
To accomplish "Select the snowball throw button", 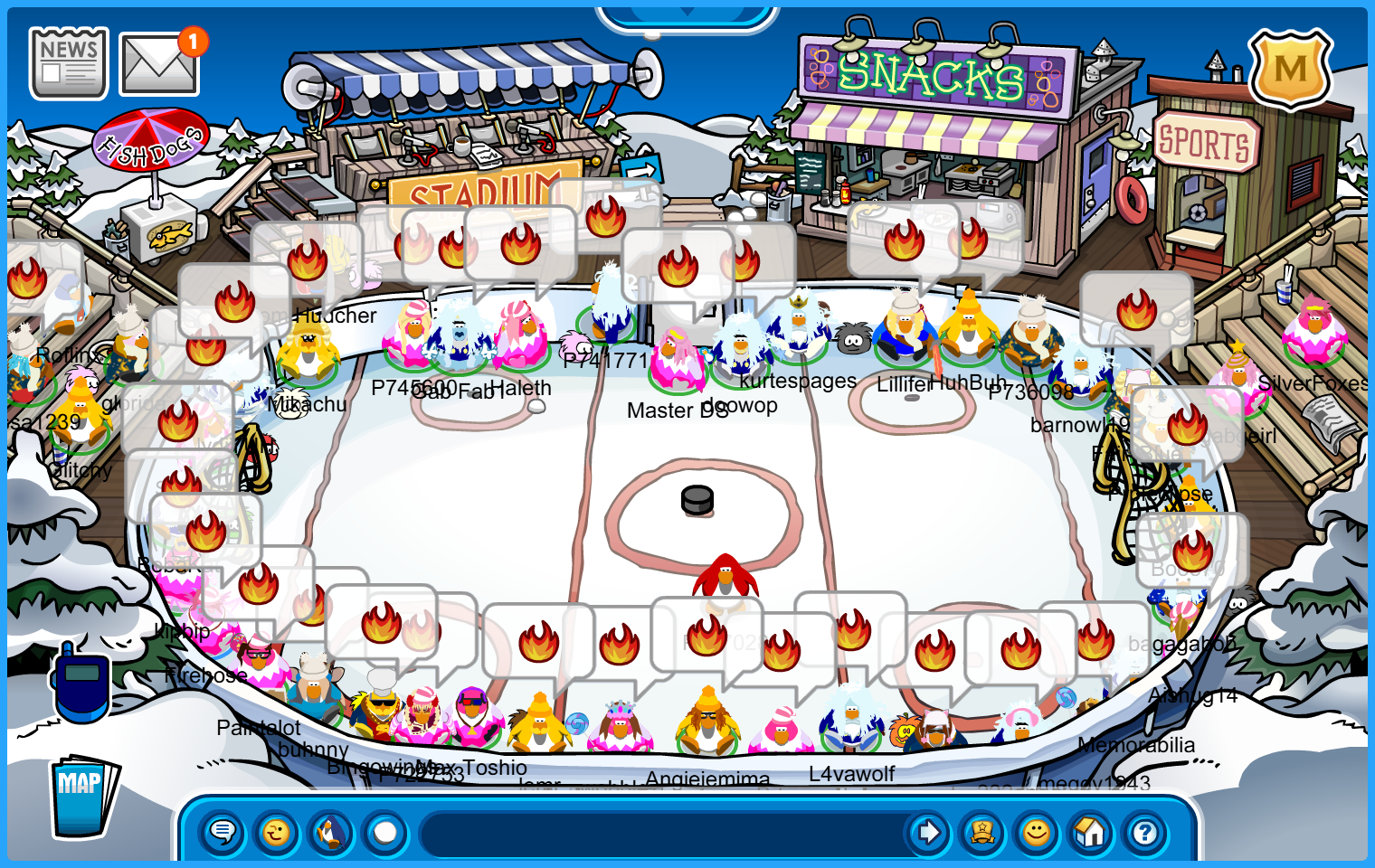I will click(385, 832).
